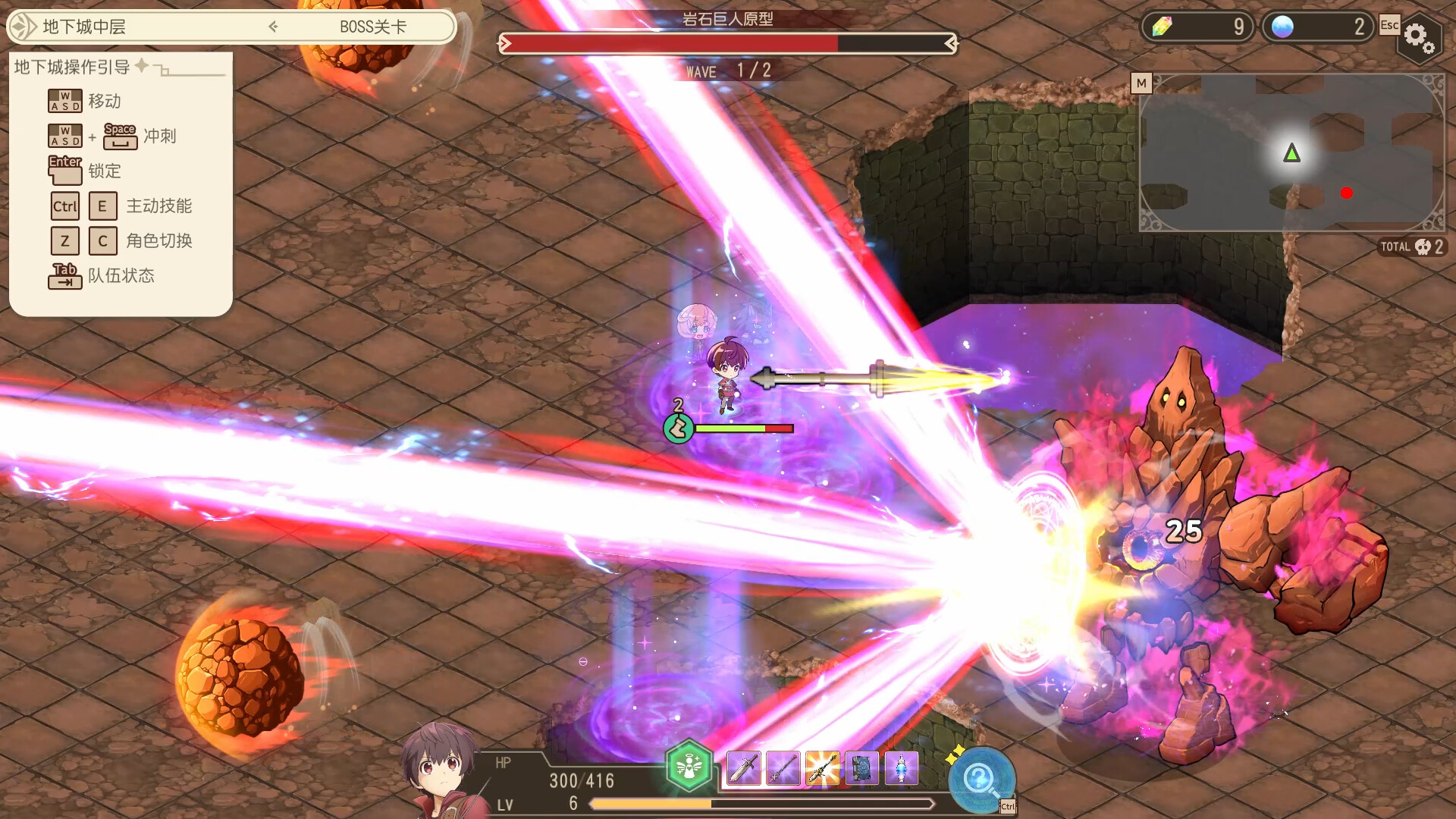1456x819 pixels.
Task: Select the thin staff weapon slot
Action: click(x=783, y=769)
